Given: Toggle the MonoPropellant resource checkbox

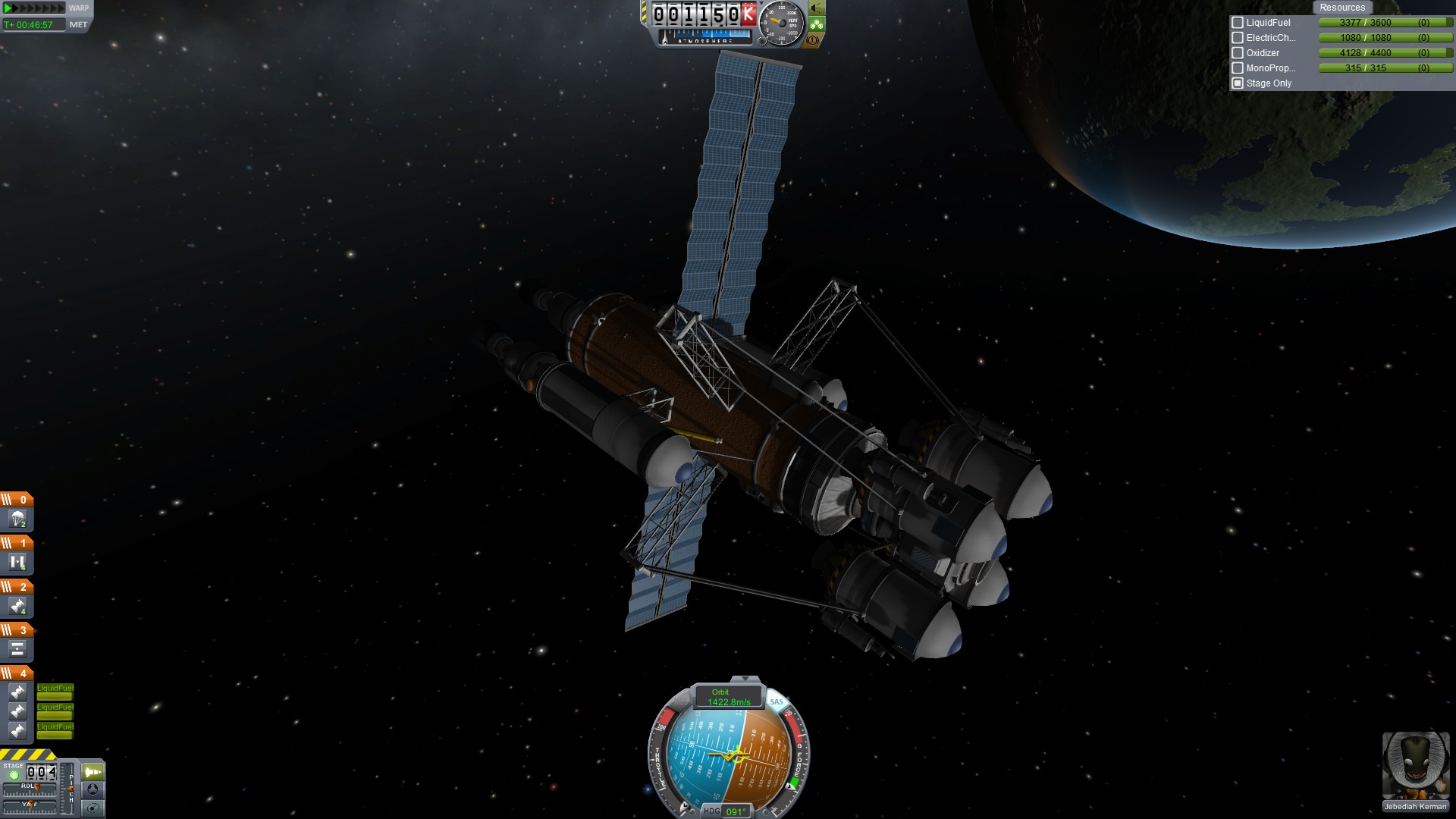Looking at the screenshot, I should click(x=1238, y=68).
